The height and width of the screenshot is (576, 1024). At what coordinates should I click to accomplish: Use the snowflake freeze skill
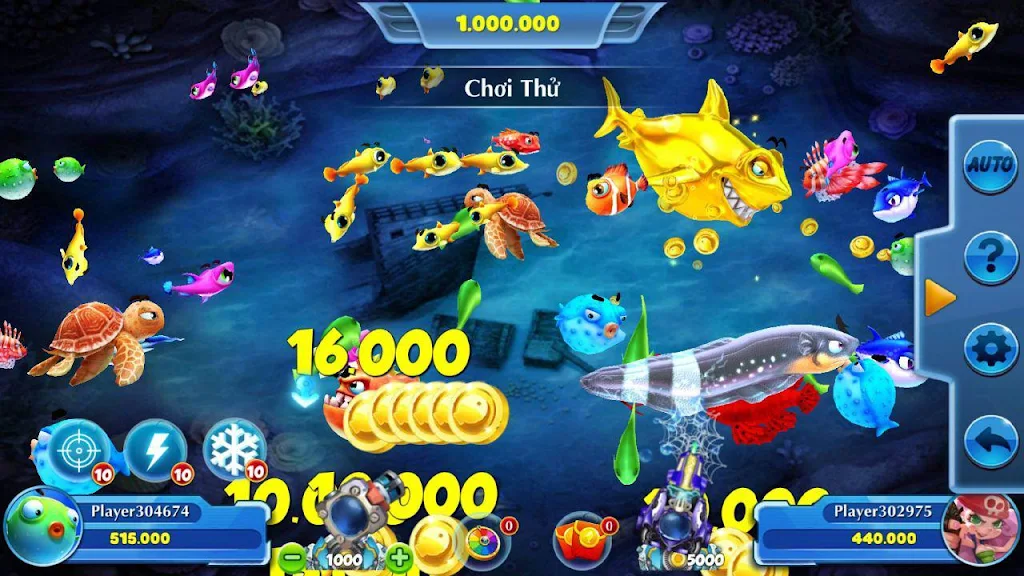click(x=234, y=449)
